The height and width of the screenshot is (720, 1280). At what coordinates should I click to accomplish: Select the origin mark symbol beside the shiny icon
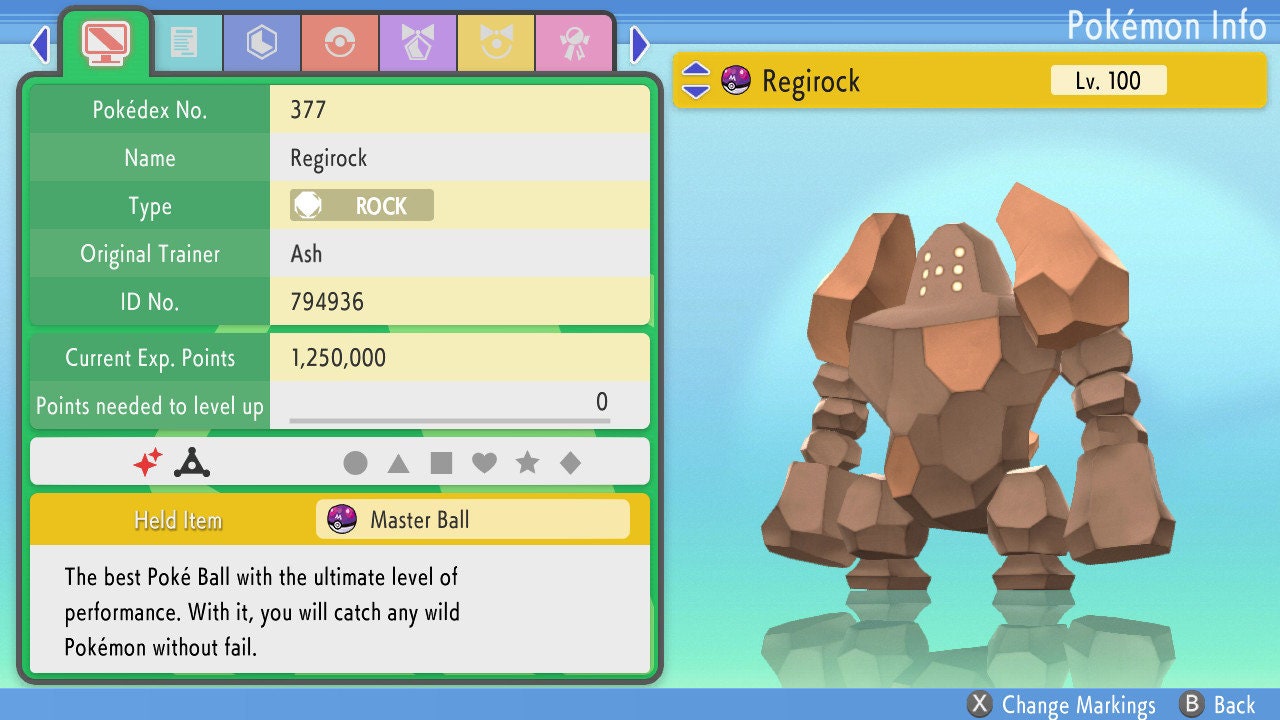tap(192, 461)
